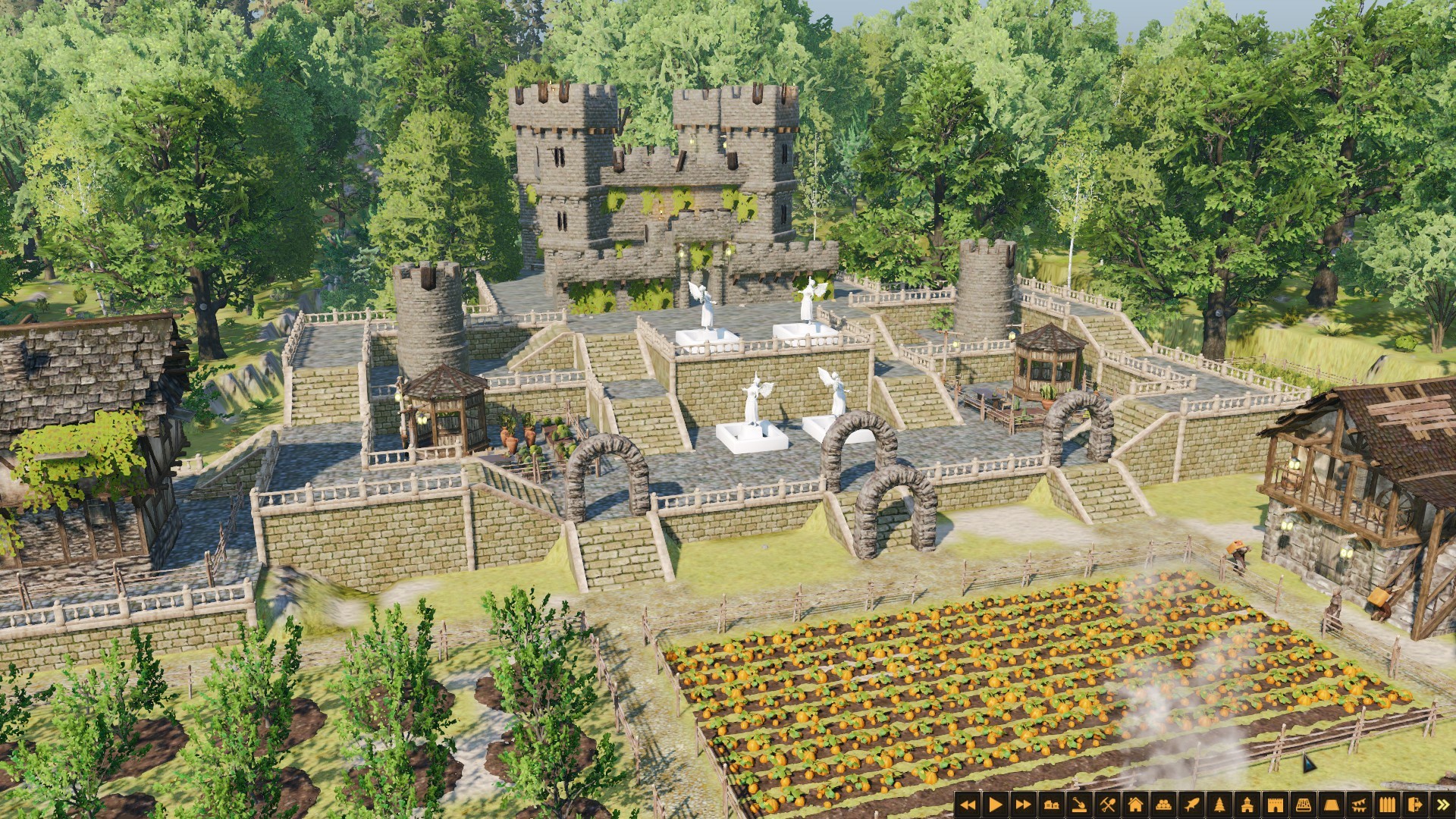Choose the fish icon category
This screenshot has width=1456, height=819.
[x=1191, y=805]
